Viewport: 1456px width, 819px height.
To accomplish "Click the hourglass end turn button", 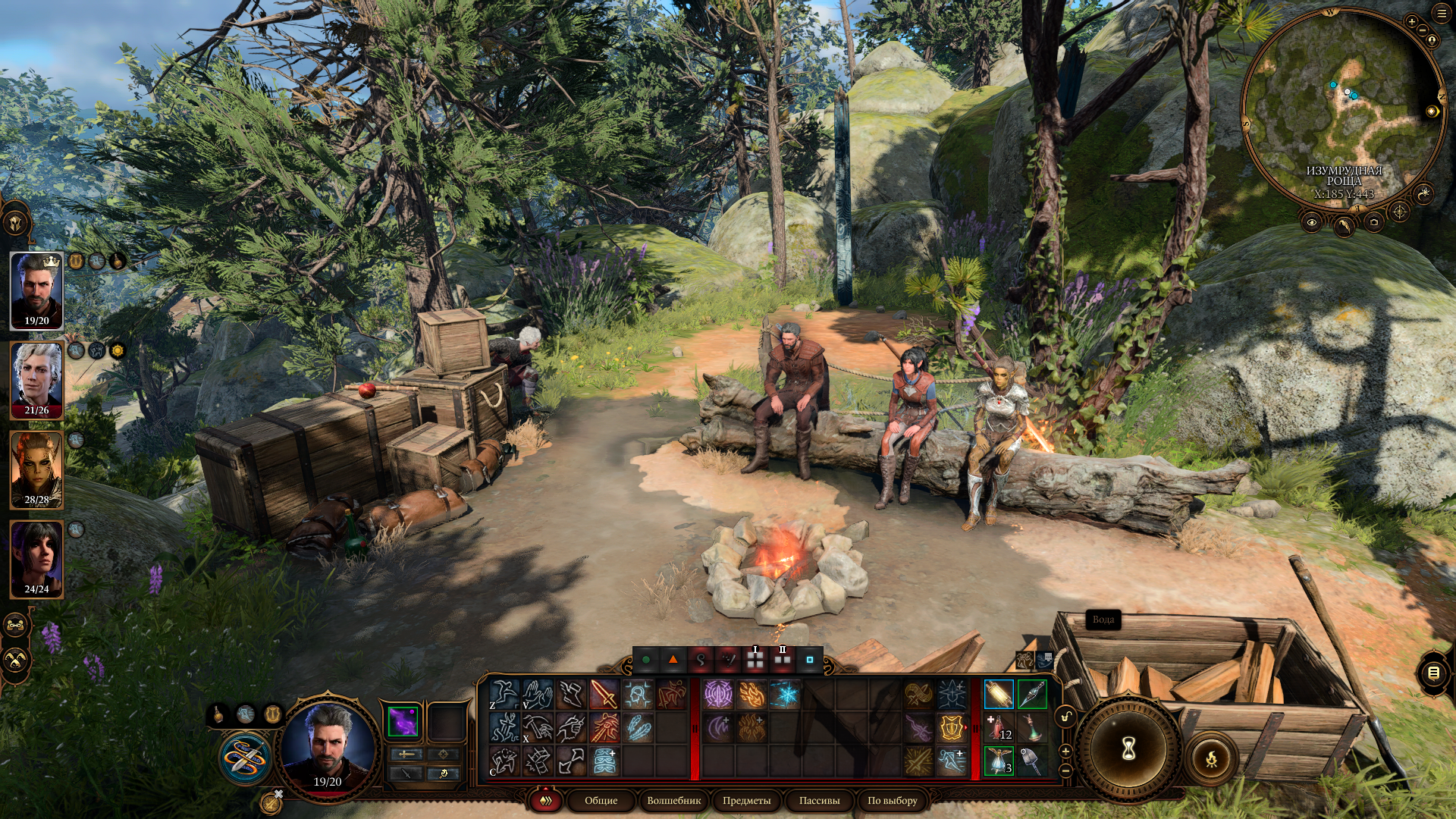I will (1128, 749).
